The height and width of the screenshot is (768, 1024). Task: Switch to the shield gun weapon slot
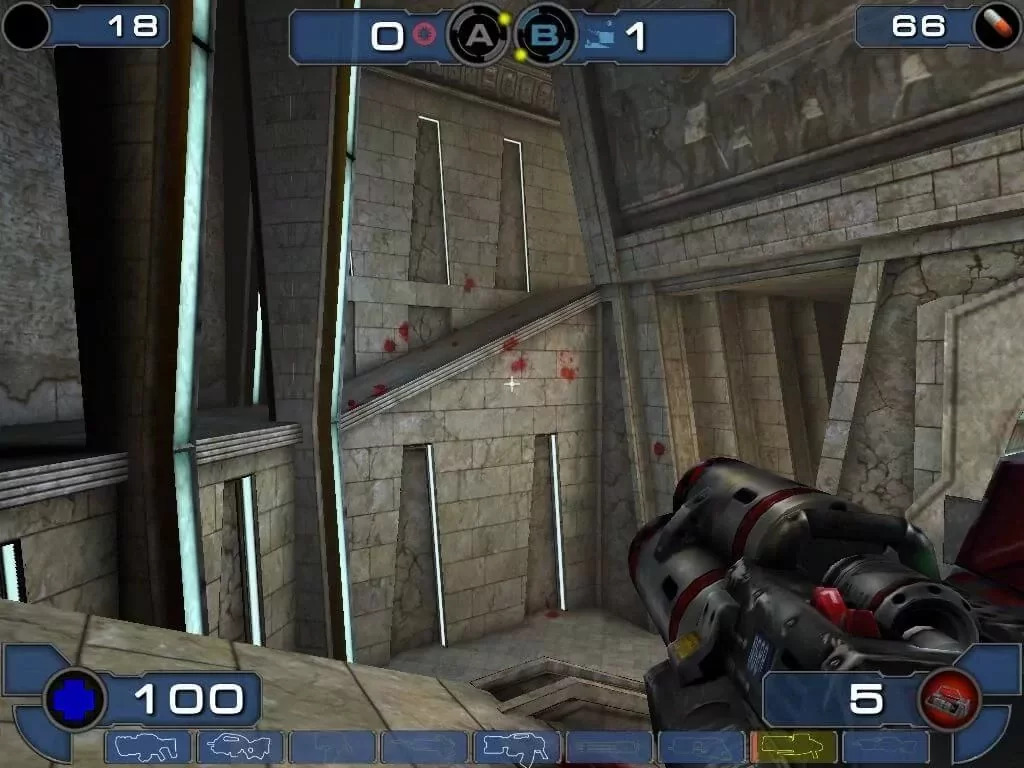(148, 747)
